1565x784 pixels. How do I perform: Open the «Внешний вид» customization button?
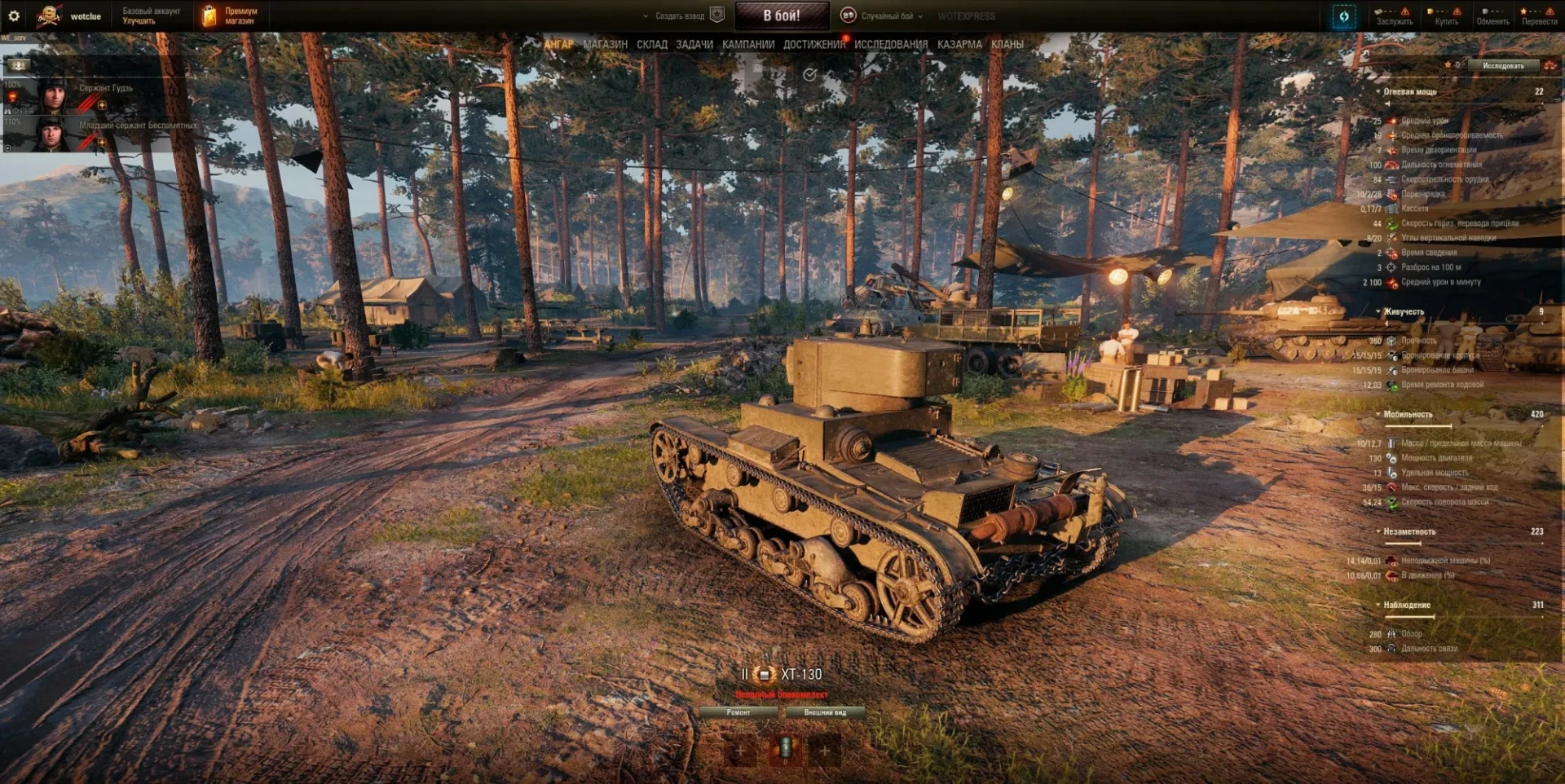[x=825, y=712]
